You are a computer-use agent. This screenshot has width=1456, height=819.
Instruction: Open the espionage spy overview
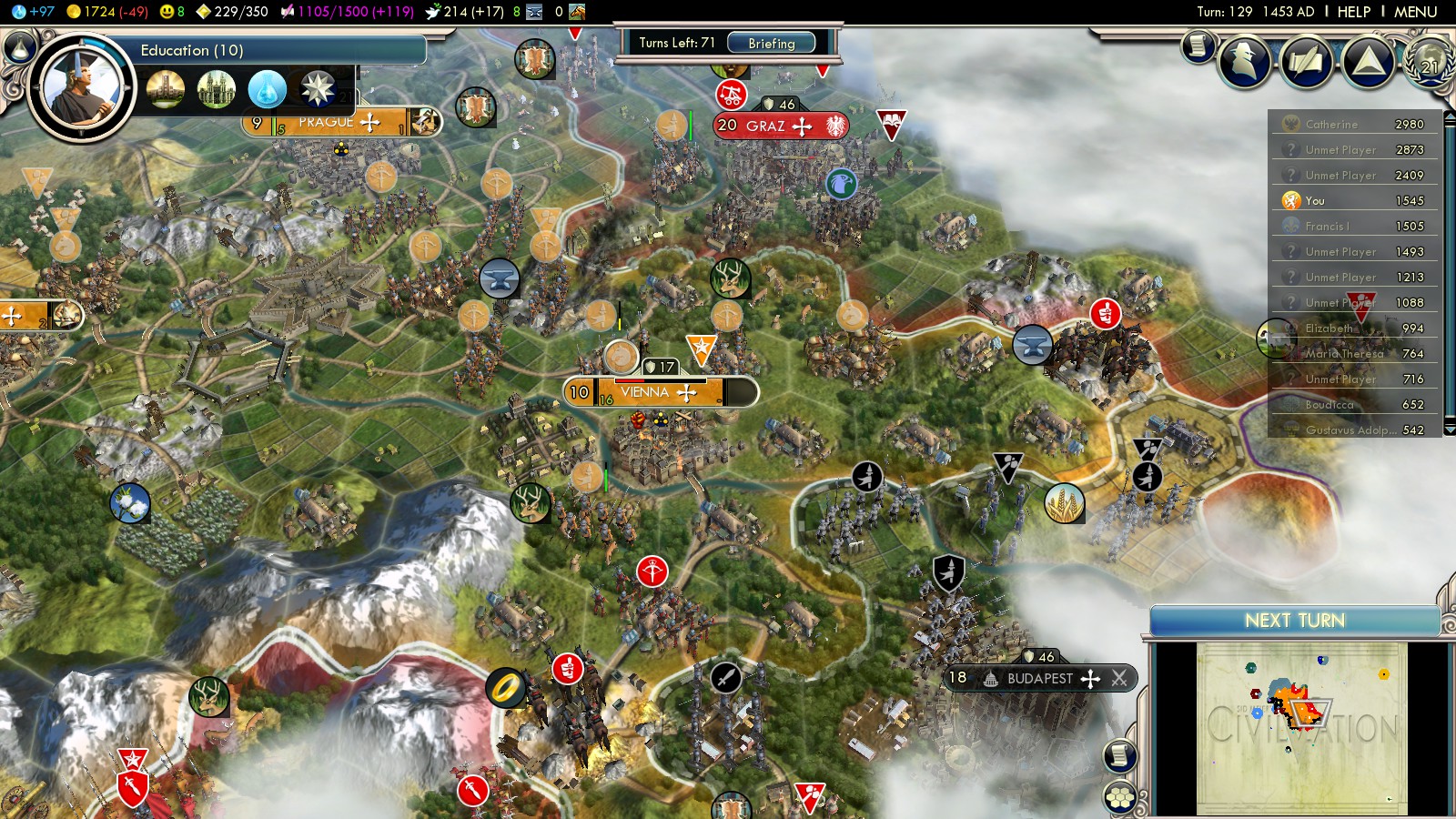point(1244,61)
